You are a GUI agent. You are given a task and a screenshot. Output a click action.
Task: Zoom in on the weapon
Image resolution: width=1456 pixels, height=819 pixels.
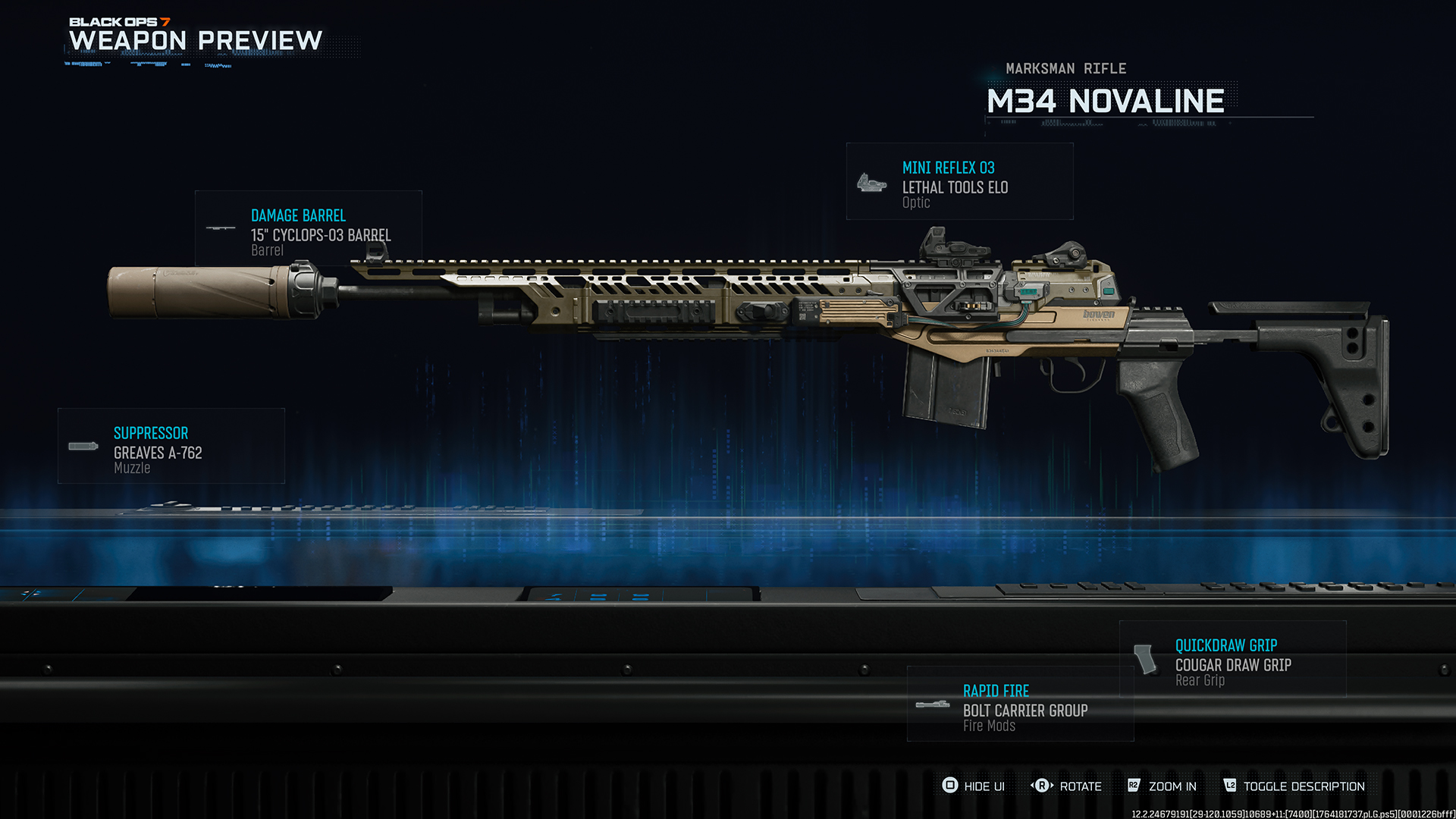pos(1162,786)
